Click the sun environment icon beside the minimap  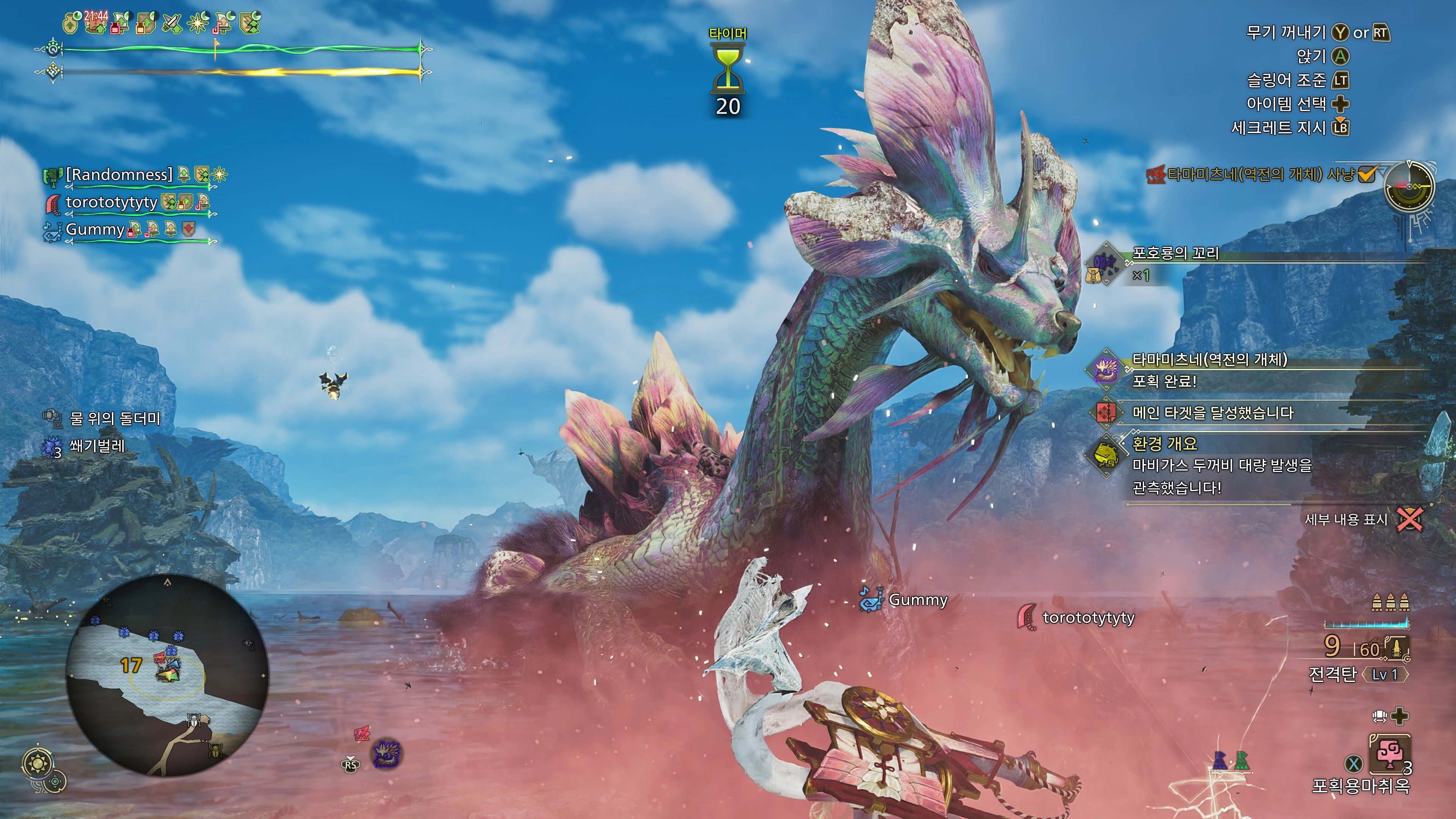pos(38,764)
